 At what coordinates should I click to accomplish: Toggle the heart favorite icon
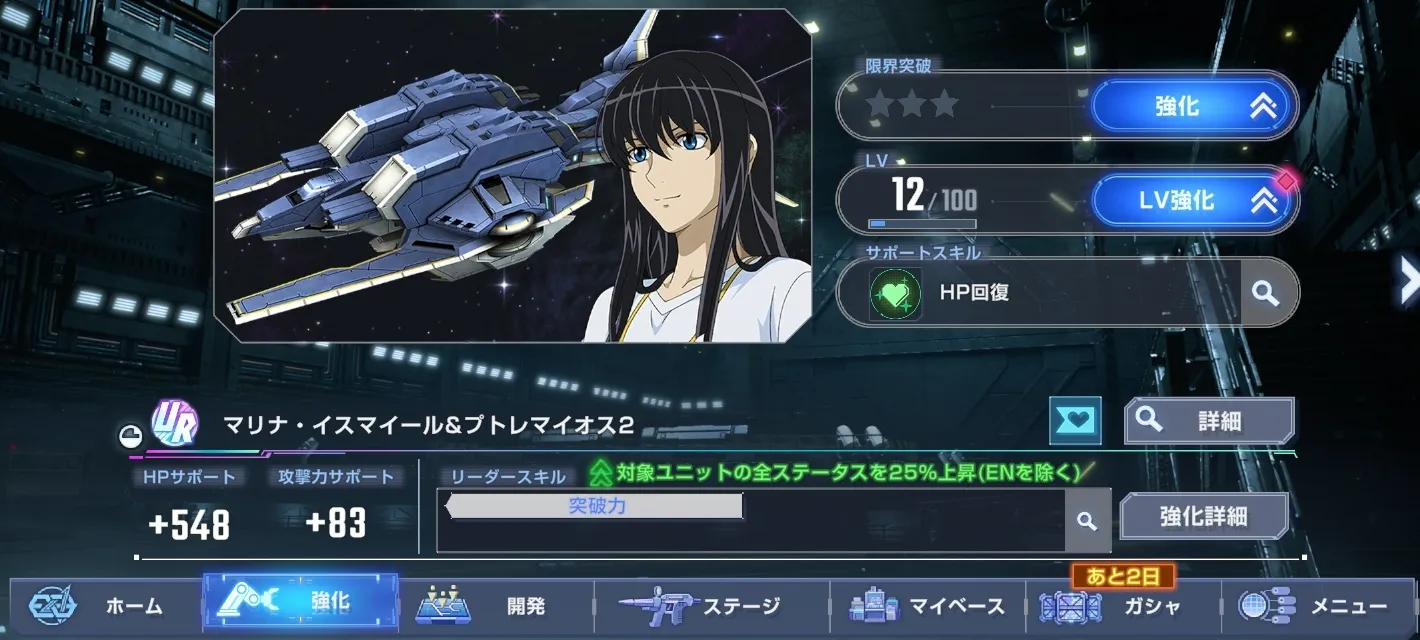tap(1075, 420)
